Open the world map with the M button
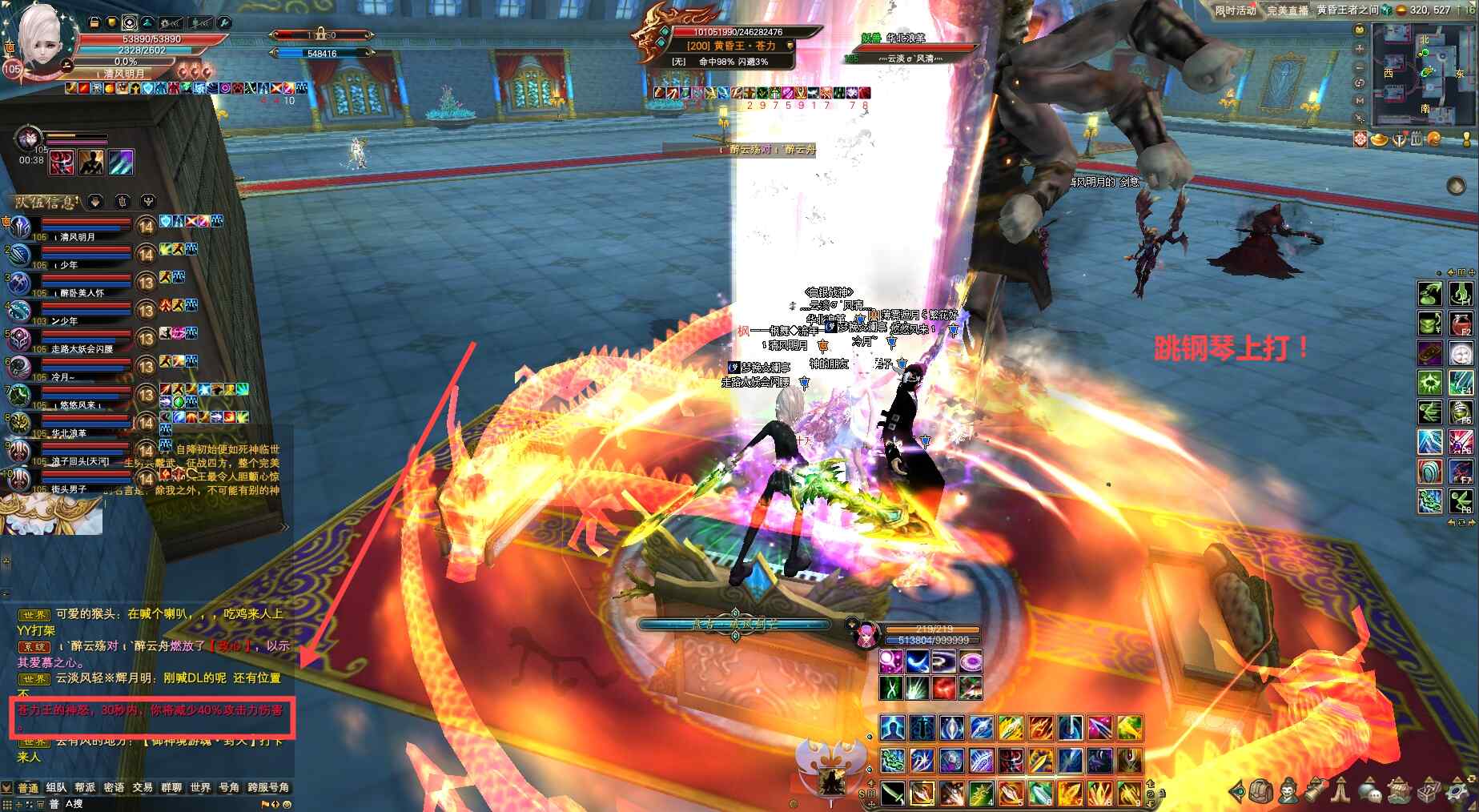The image size is (1479, 812). point(1360,101)
